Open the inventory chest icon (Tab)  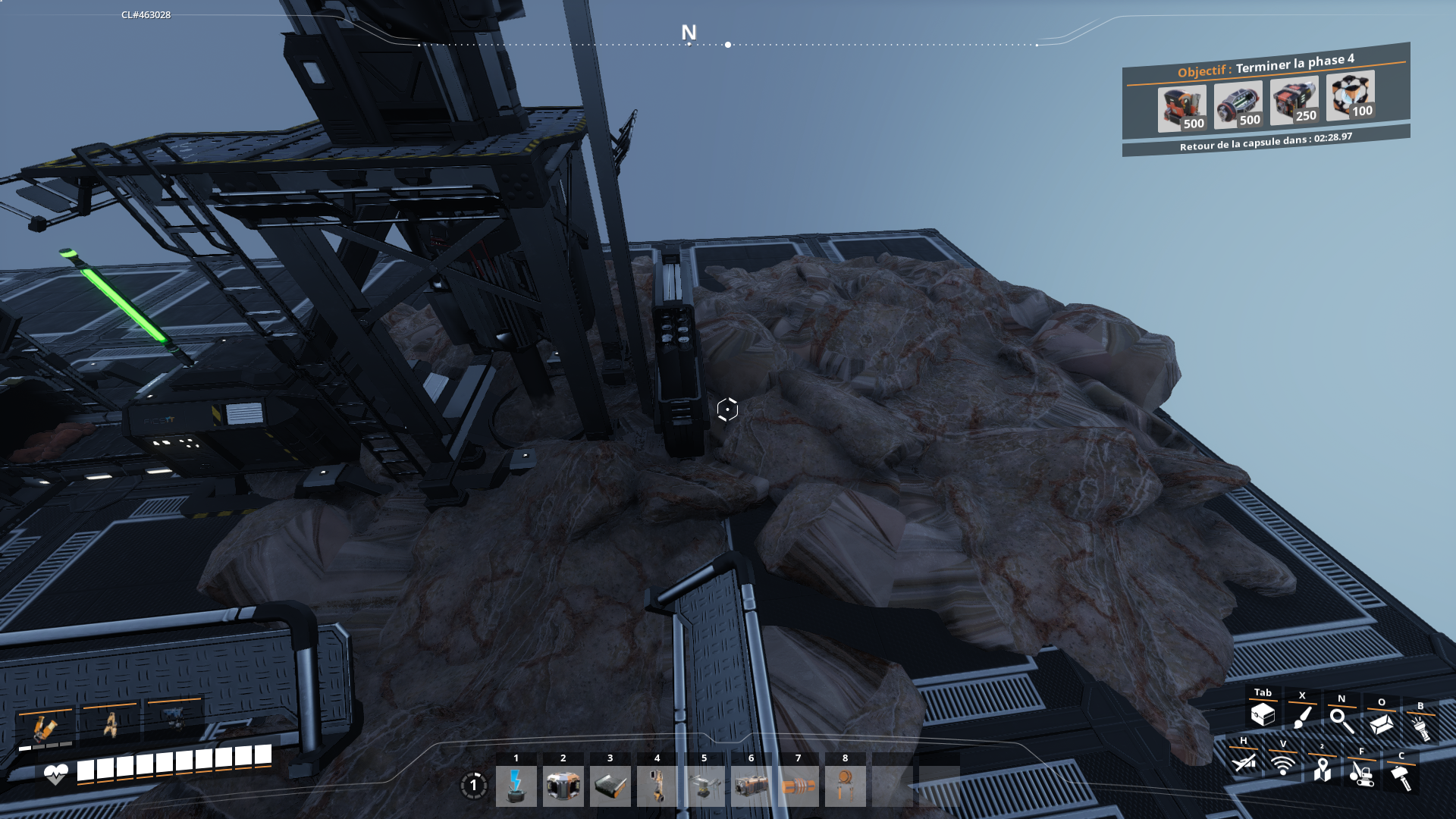click(x=1261, y=717)
